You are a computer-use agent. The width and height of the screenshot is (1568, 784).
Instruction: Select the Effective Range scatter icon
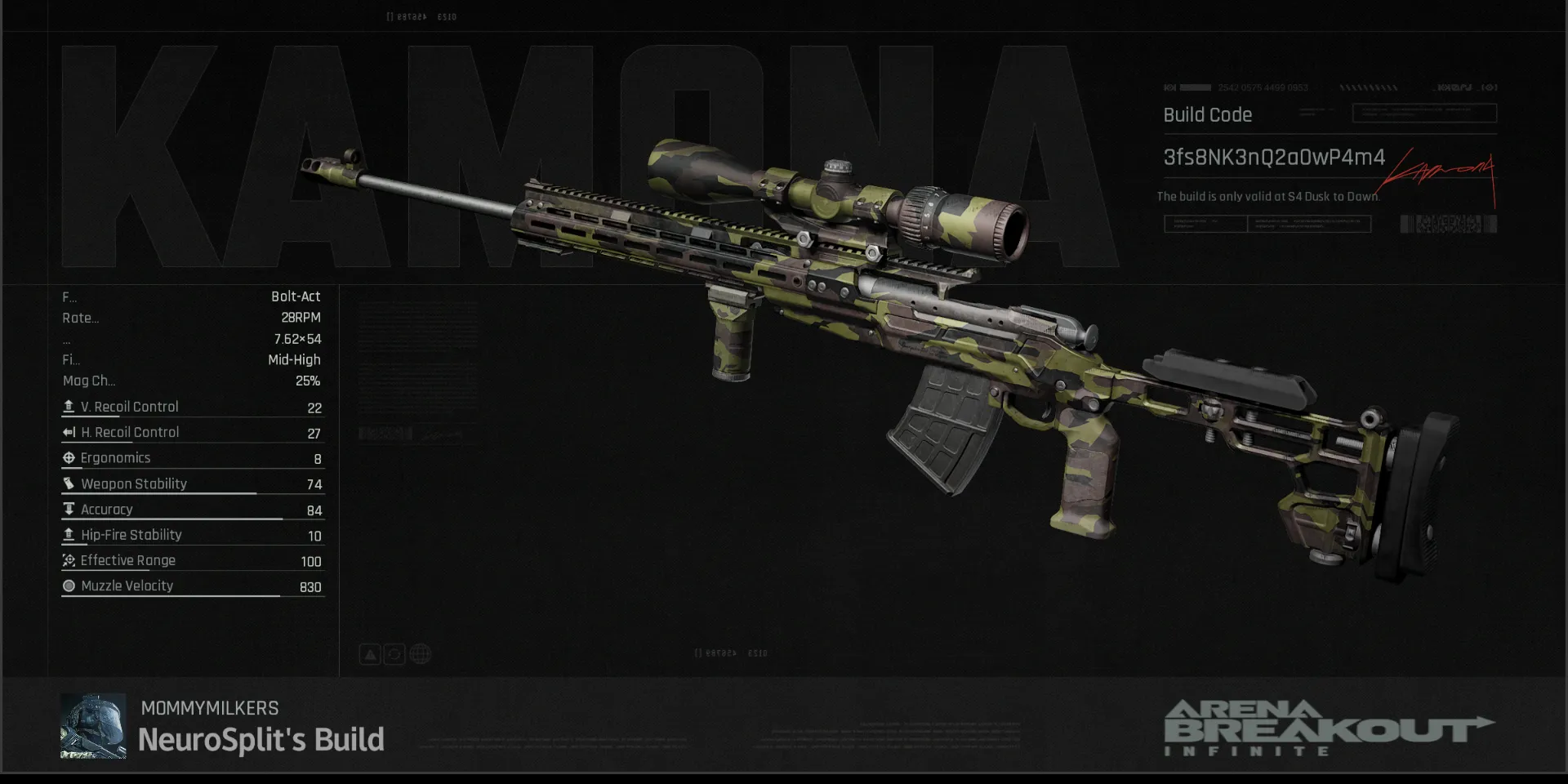(69, 560)
